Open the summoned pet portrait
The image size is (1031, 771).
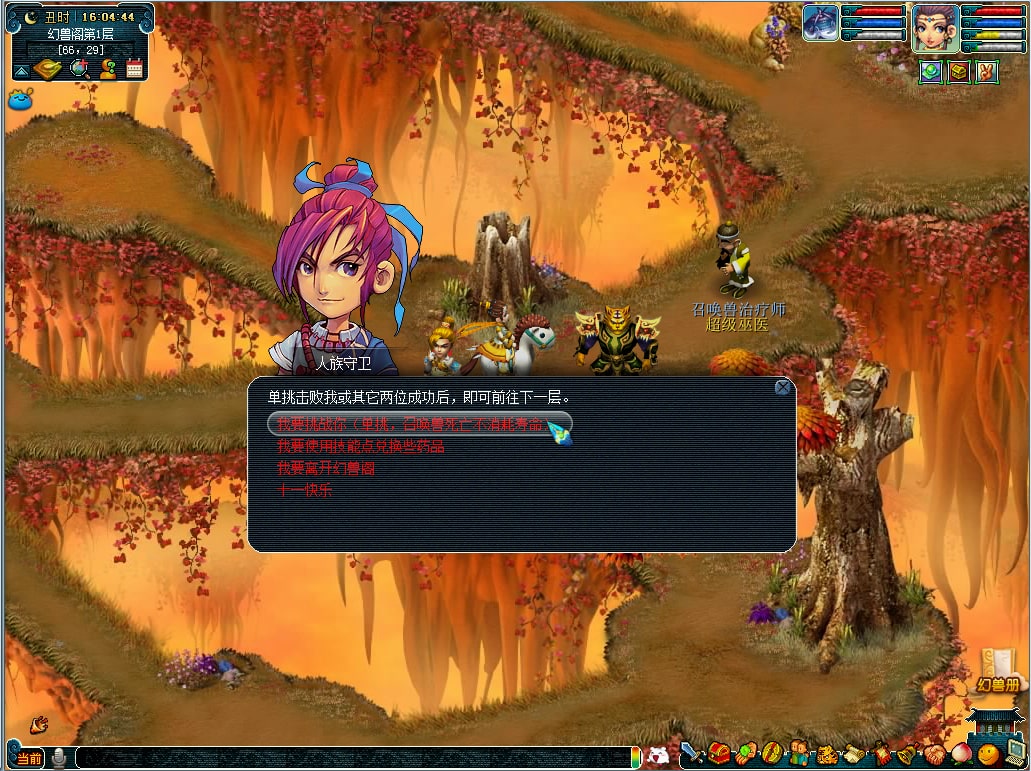click(821, 23)
